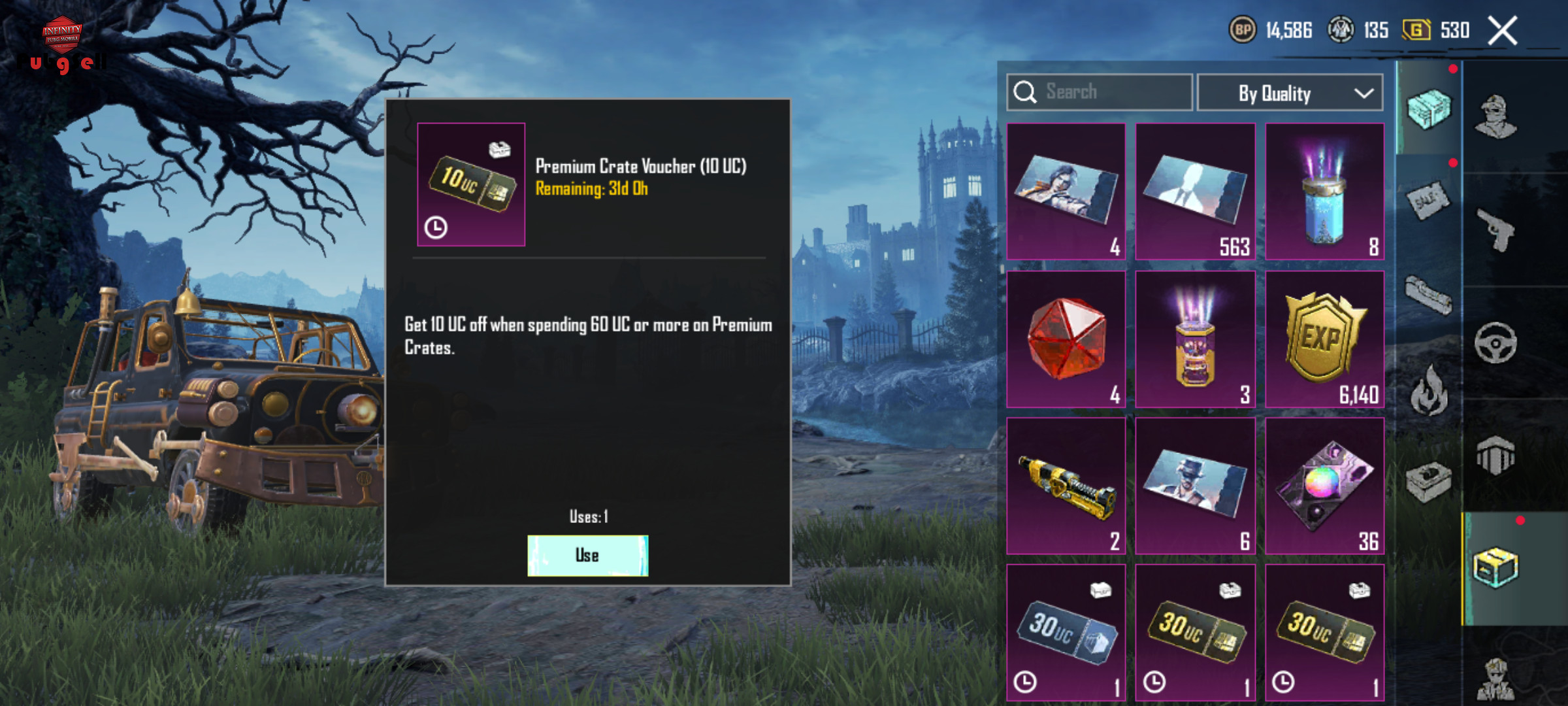Select the blue 30 UC voucher slot
This screenshot has height=706, width=1568.
[1066, 632]
